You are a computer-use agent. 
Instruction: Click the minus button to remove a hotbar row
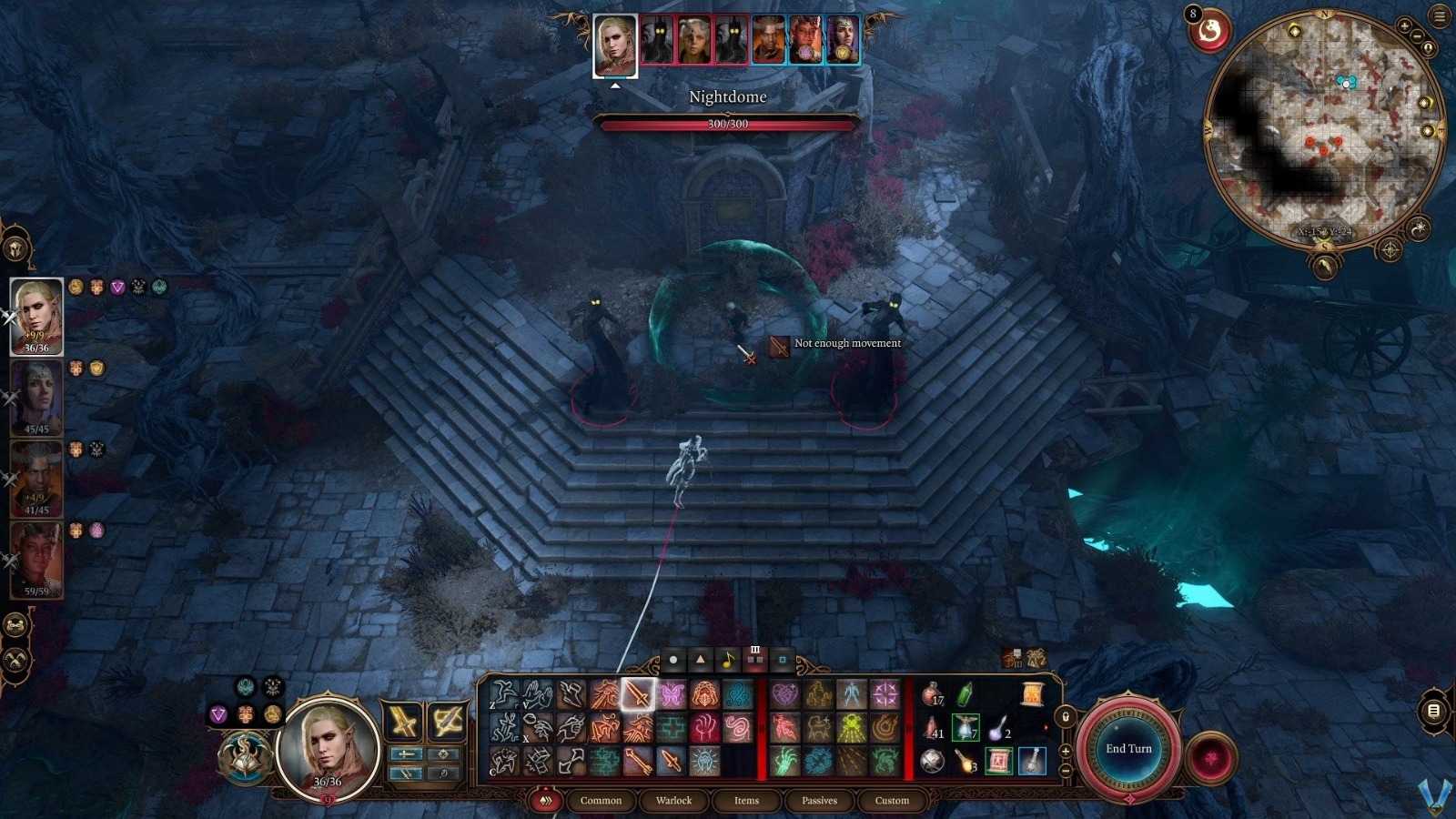coord(1065,771)
